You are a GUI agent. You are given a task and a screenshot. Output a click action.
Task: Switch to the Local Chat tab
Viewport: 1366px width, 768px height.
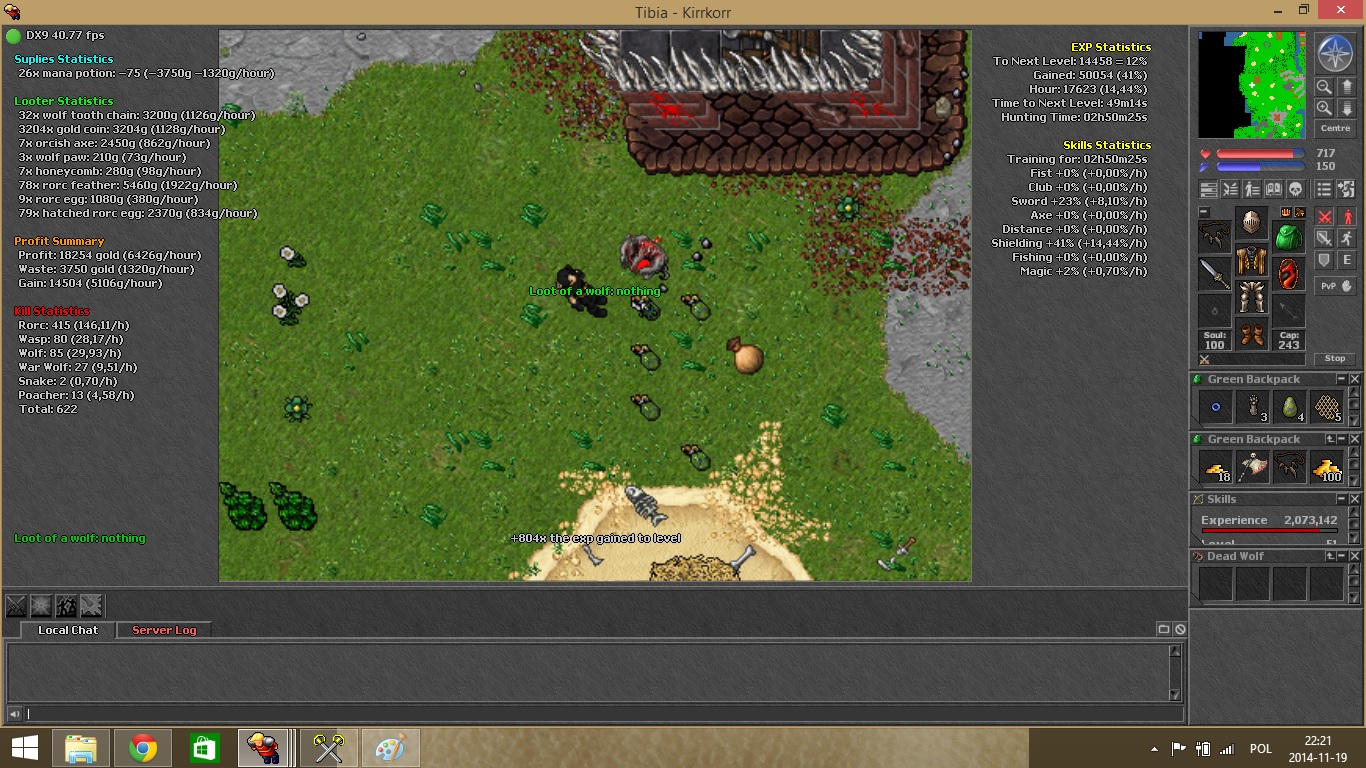point(68,630)
